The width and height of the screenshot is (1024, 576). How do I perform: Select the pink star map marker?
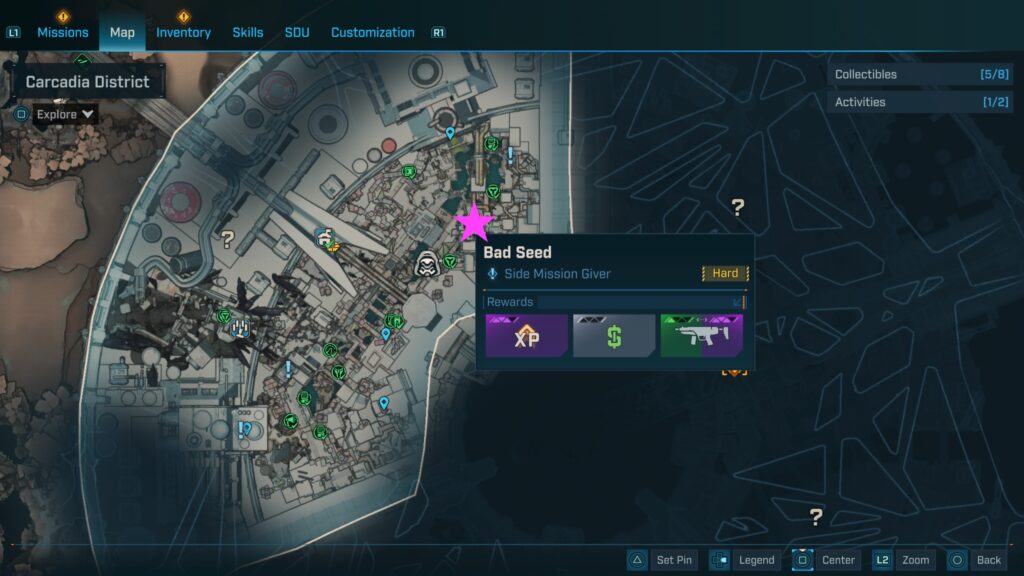(x=474, y=222)
